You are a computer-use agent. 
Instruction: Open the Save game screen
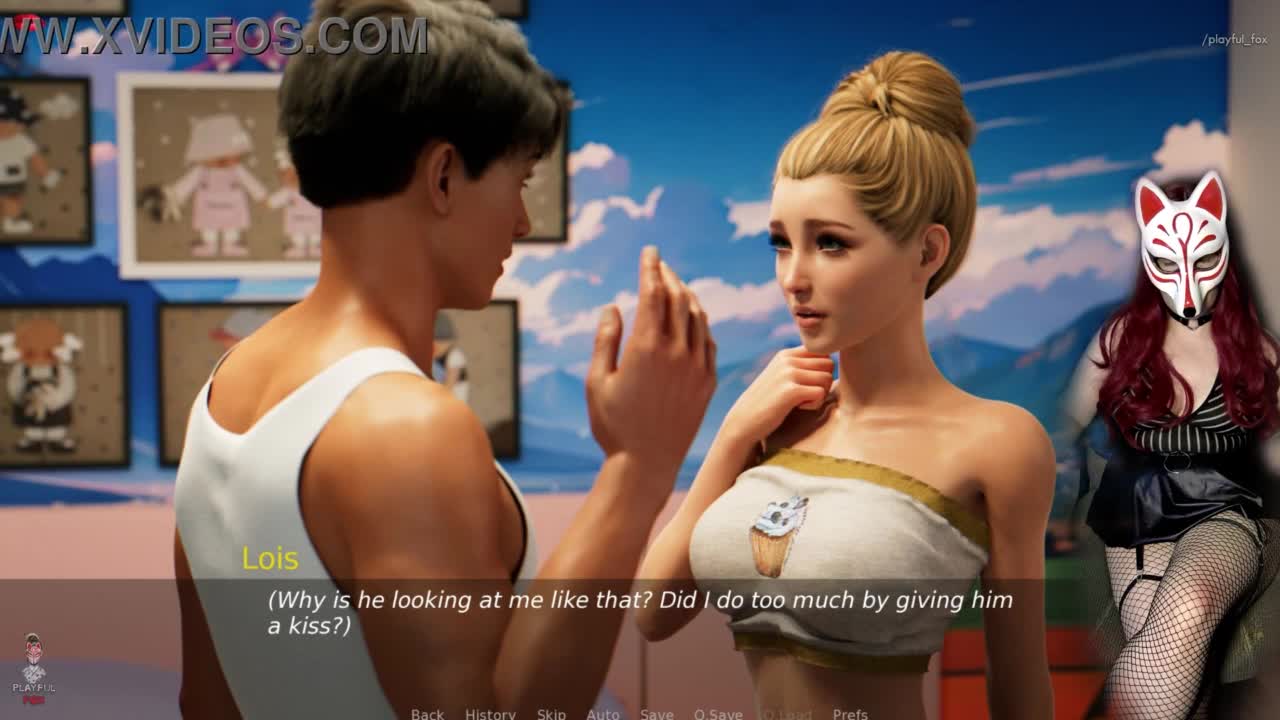point(657,713)
